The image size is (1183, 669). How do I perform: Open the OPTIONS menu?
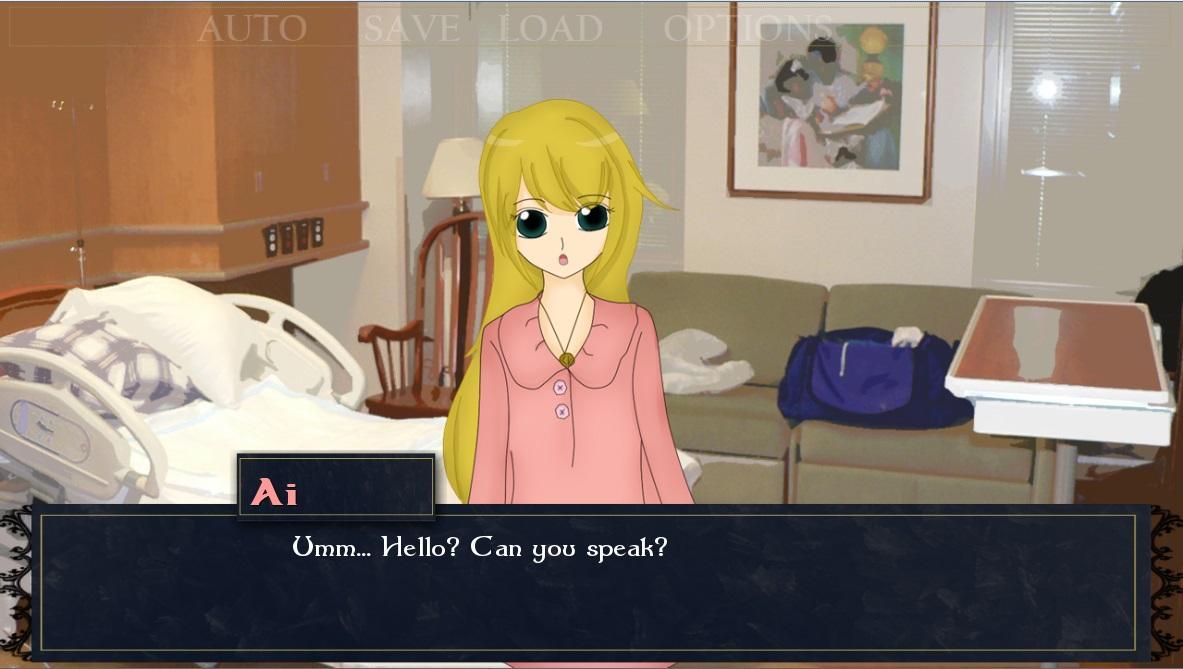[x=748, y=28]
